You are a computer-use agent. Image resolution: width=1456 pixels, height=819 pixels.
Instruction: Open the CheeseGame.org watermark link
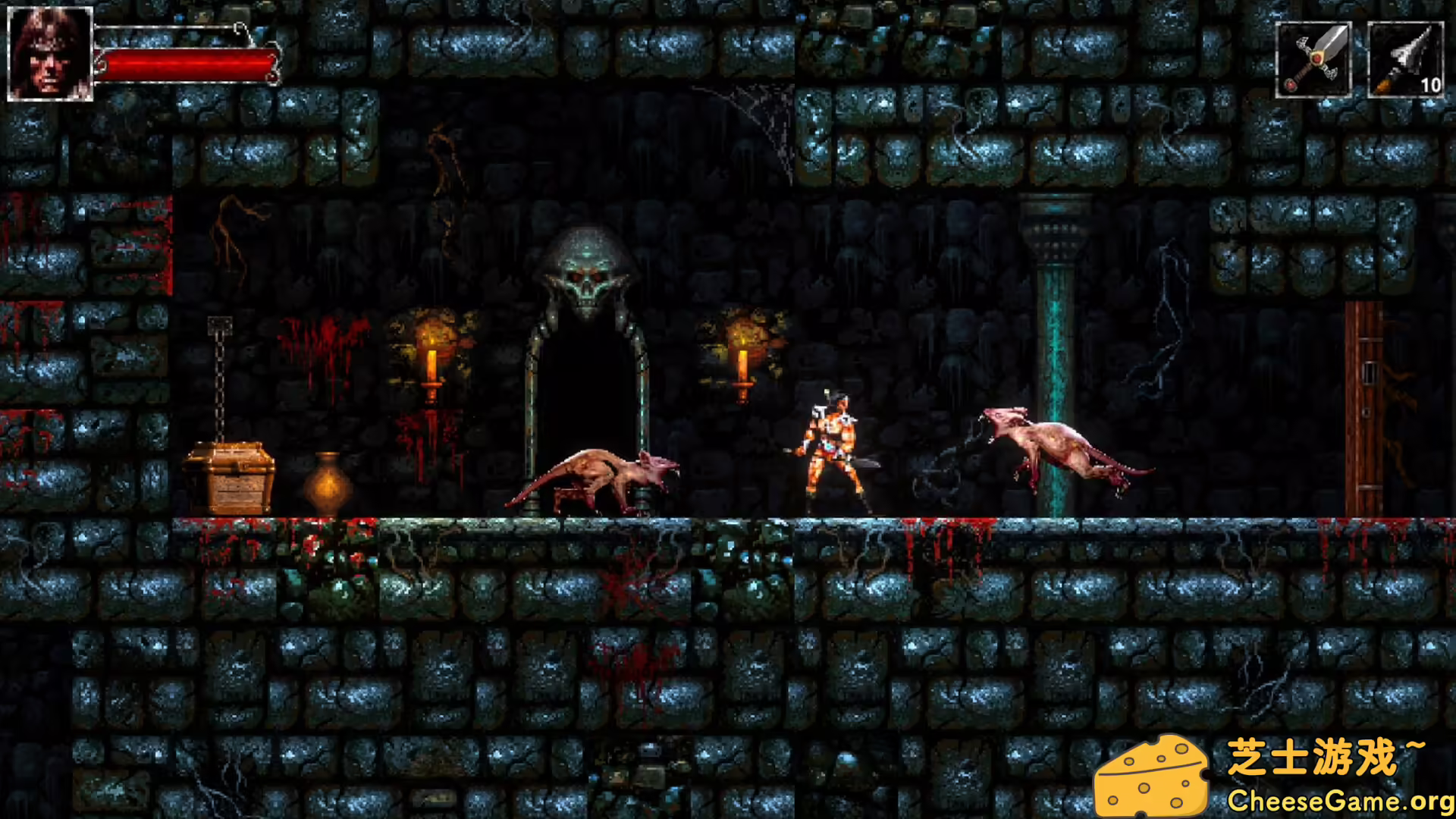click(1339, 800)
